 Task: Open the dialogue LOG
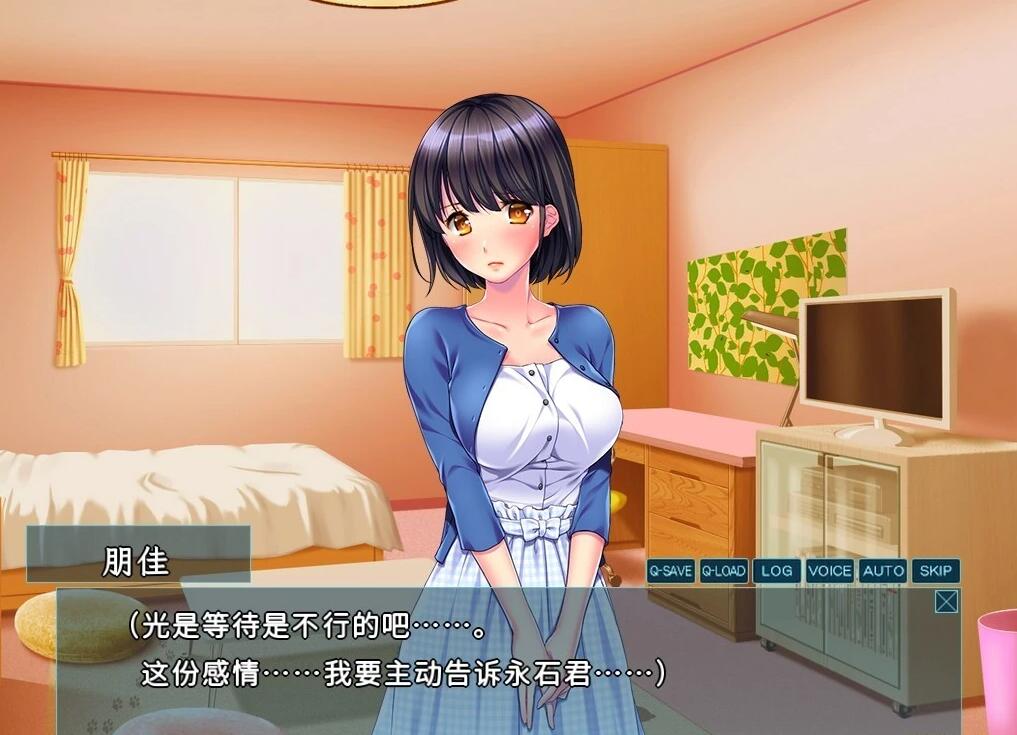tap(777, 571)
